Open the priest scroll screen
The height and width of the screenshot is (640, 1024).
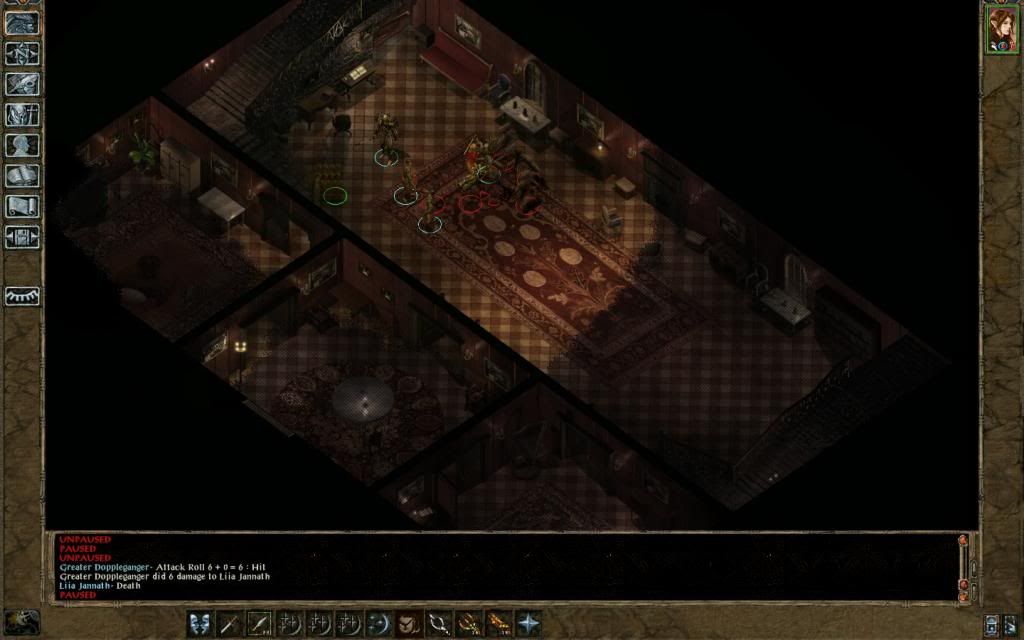[22, 207]
